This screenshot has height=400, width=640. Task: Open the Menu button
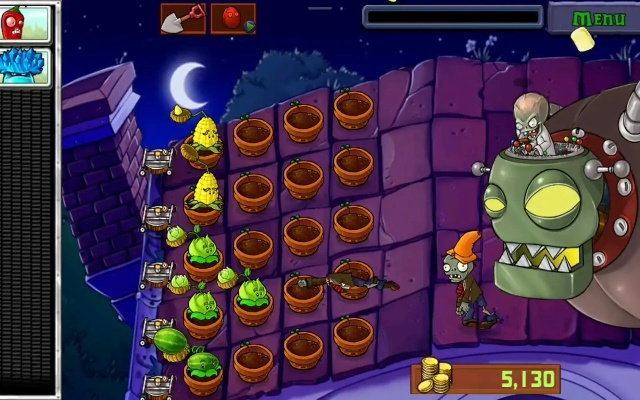pyautogui.click(x=598, y=19)
